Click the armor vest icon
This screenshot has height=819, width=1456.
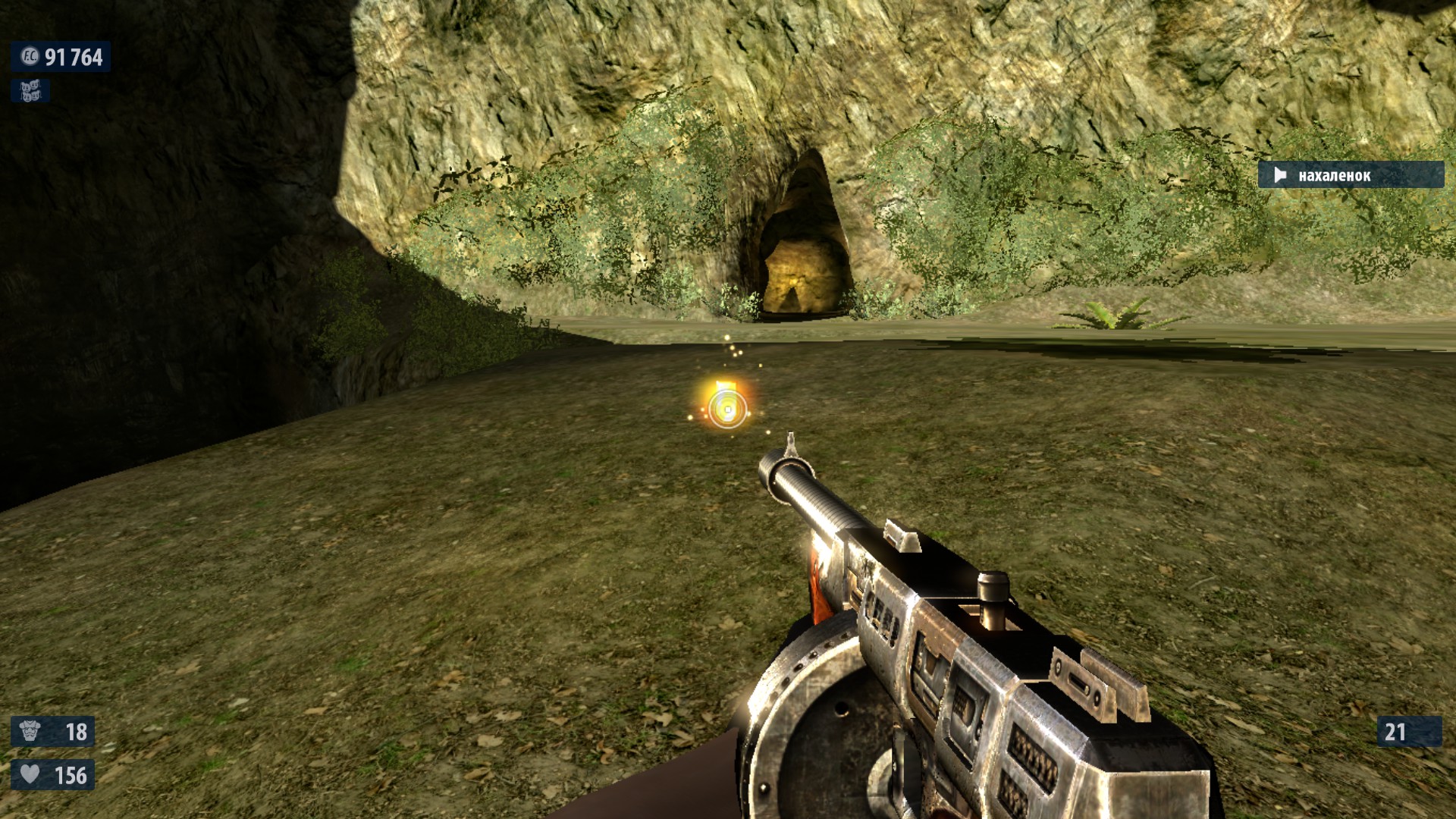(x=30, y=731)
